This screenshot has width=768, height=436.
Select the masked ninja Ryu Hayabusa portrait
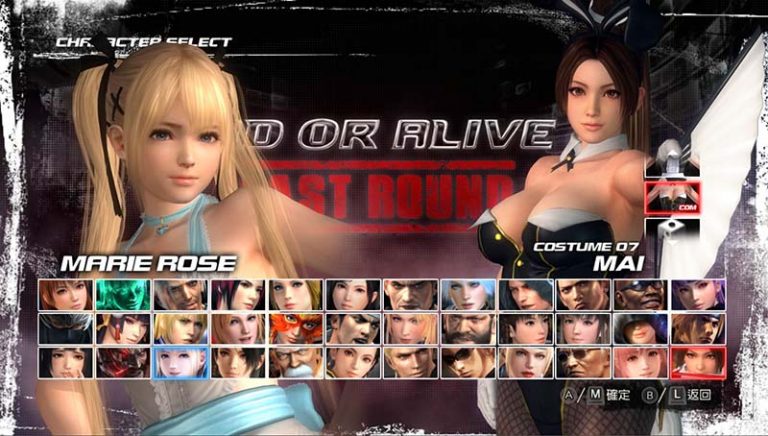(65, 328)
